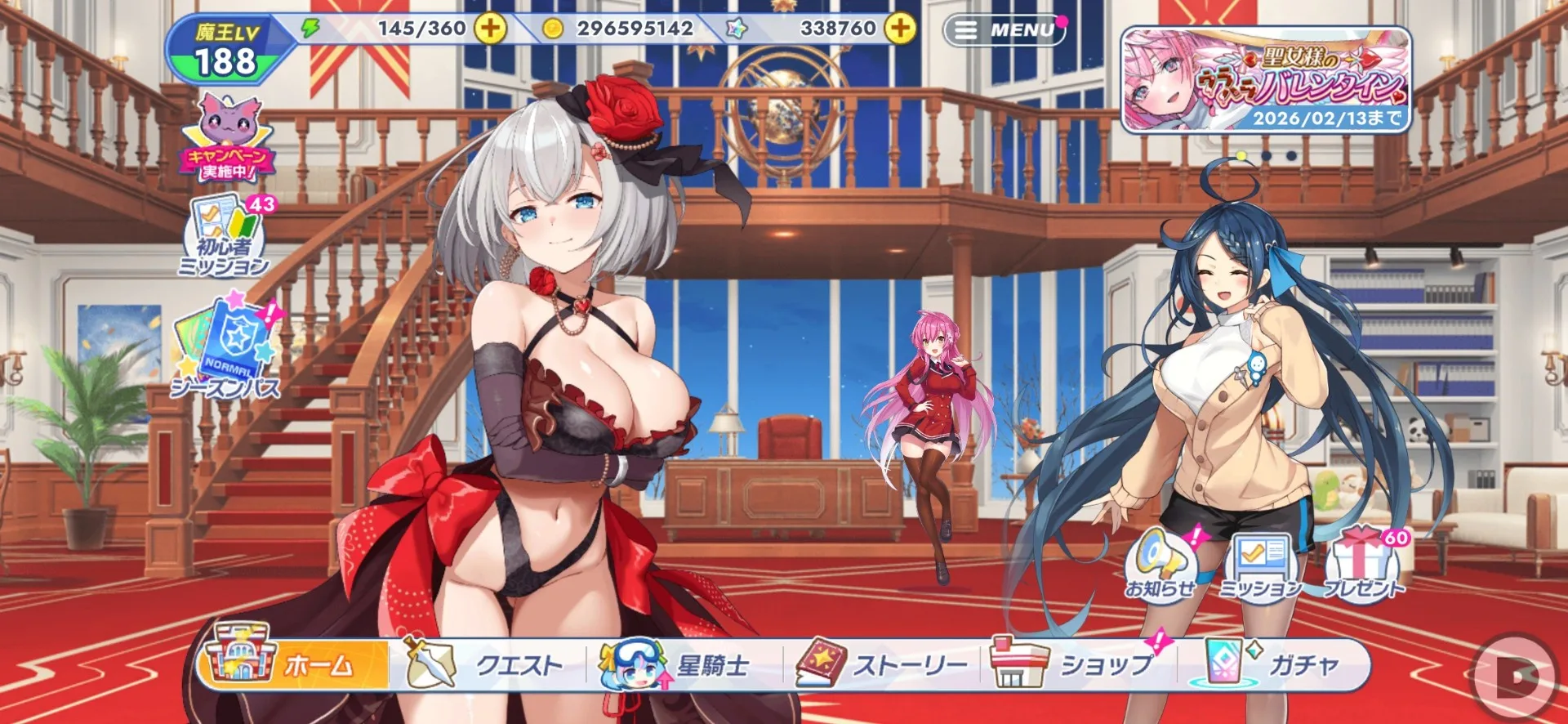Tap the 魔王LV 188 level badge

pyautogui.click(x=226, y=51)
